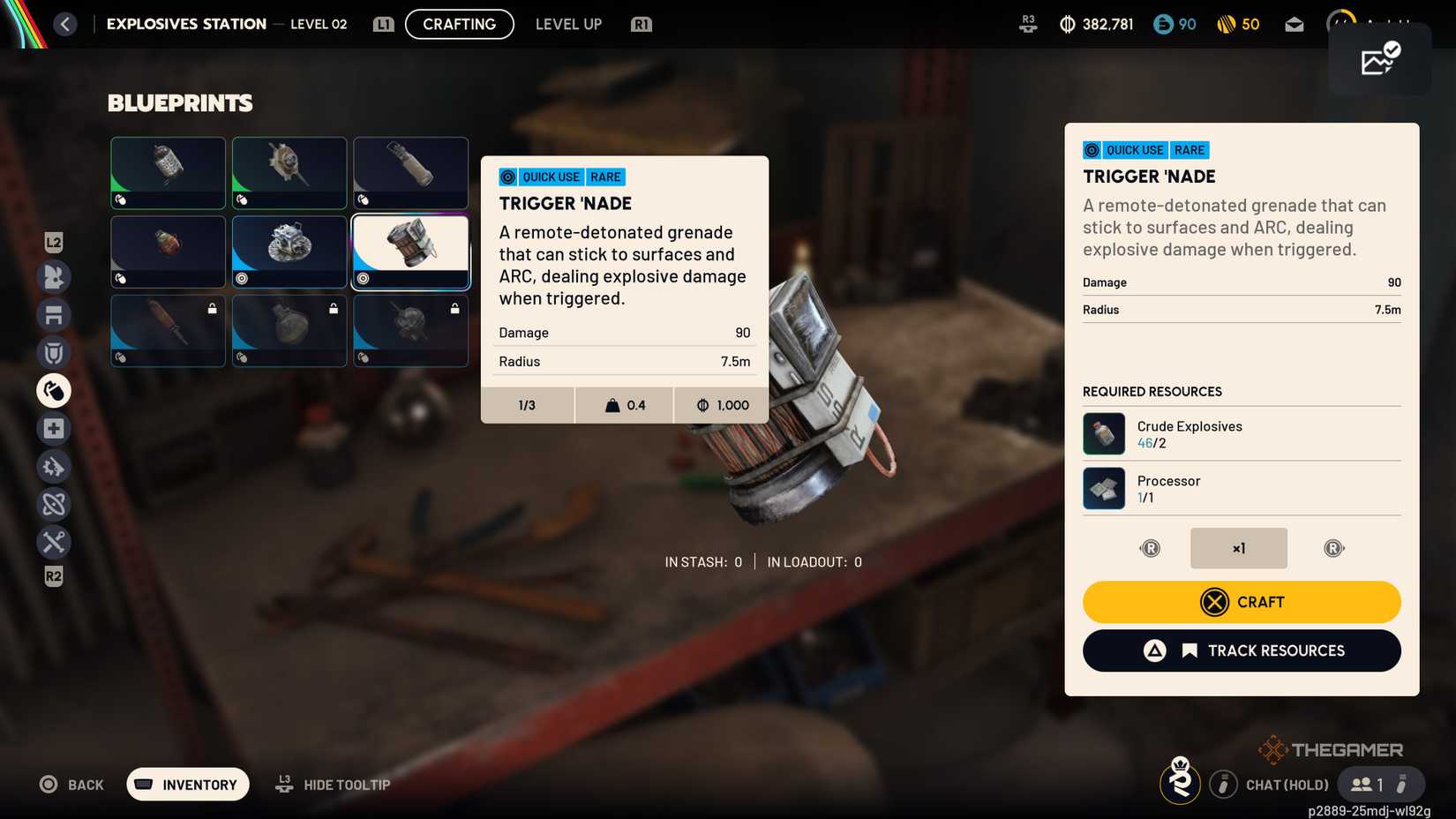Viewport: 1456px width, 819px height.
Task: Select the Crafting tab at the top
Action: tap(458, 24)
